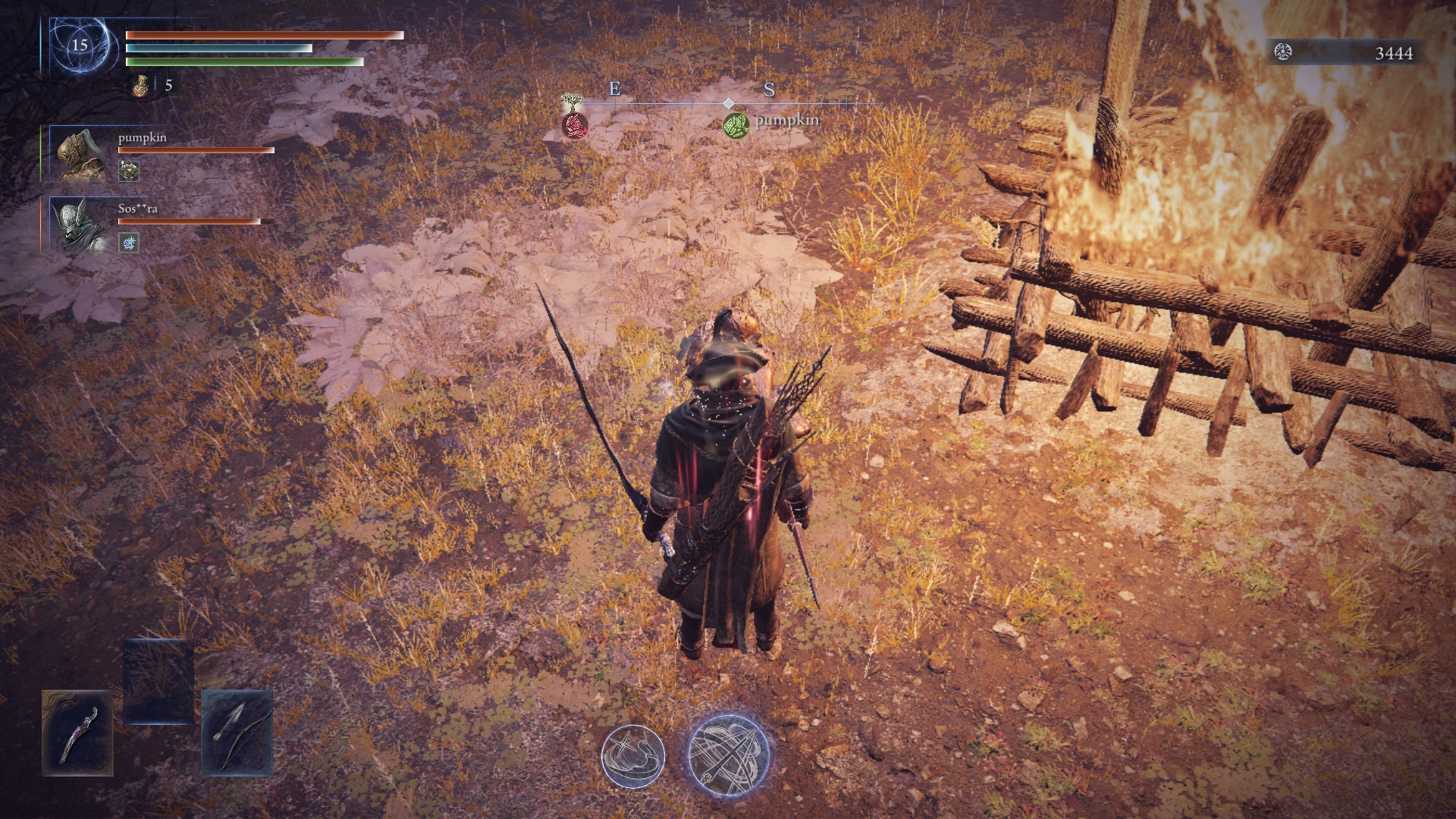Click the red marker on the compass

pos(575,124)
